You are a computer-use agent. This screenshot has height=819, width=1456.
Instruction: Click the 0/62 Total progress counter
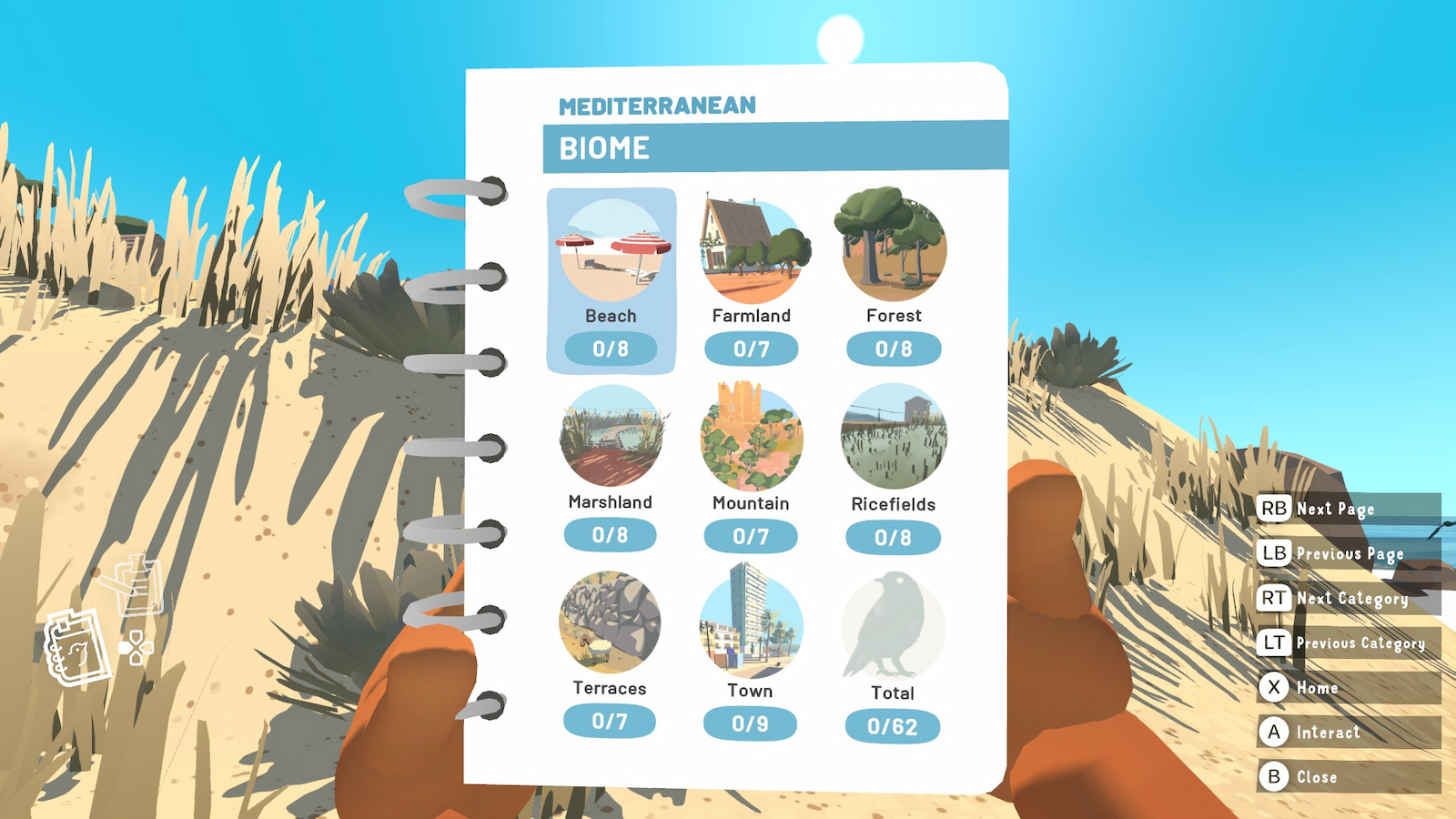click(x=893, y=723)
